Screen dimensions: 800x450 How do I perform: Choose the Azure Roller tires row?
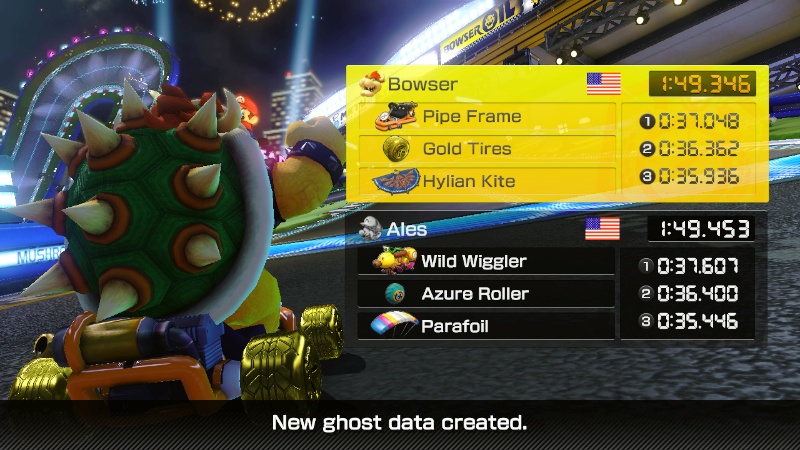click(x=486, y=294)
